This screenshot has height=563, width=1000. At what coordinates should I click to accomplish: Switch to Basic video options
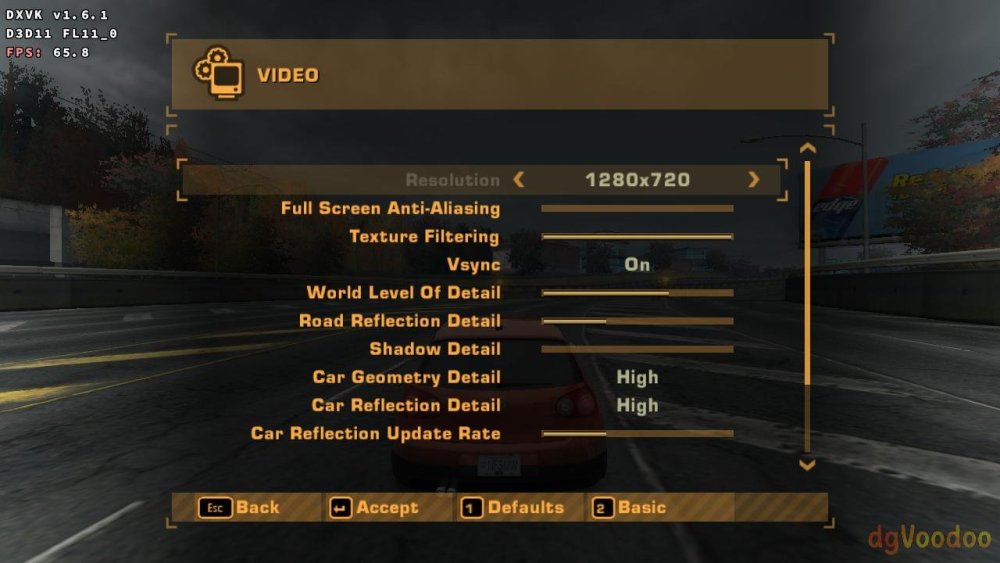coord(630,508)
